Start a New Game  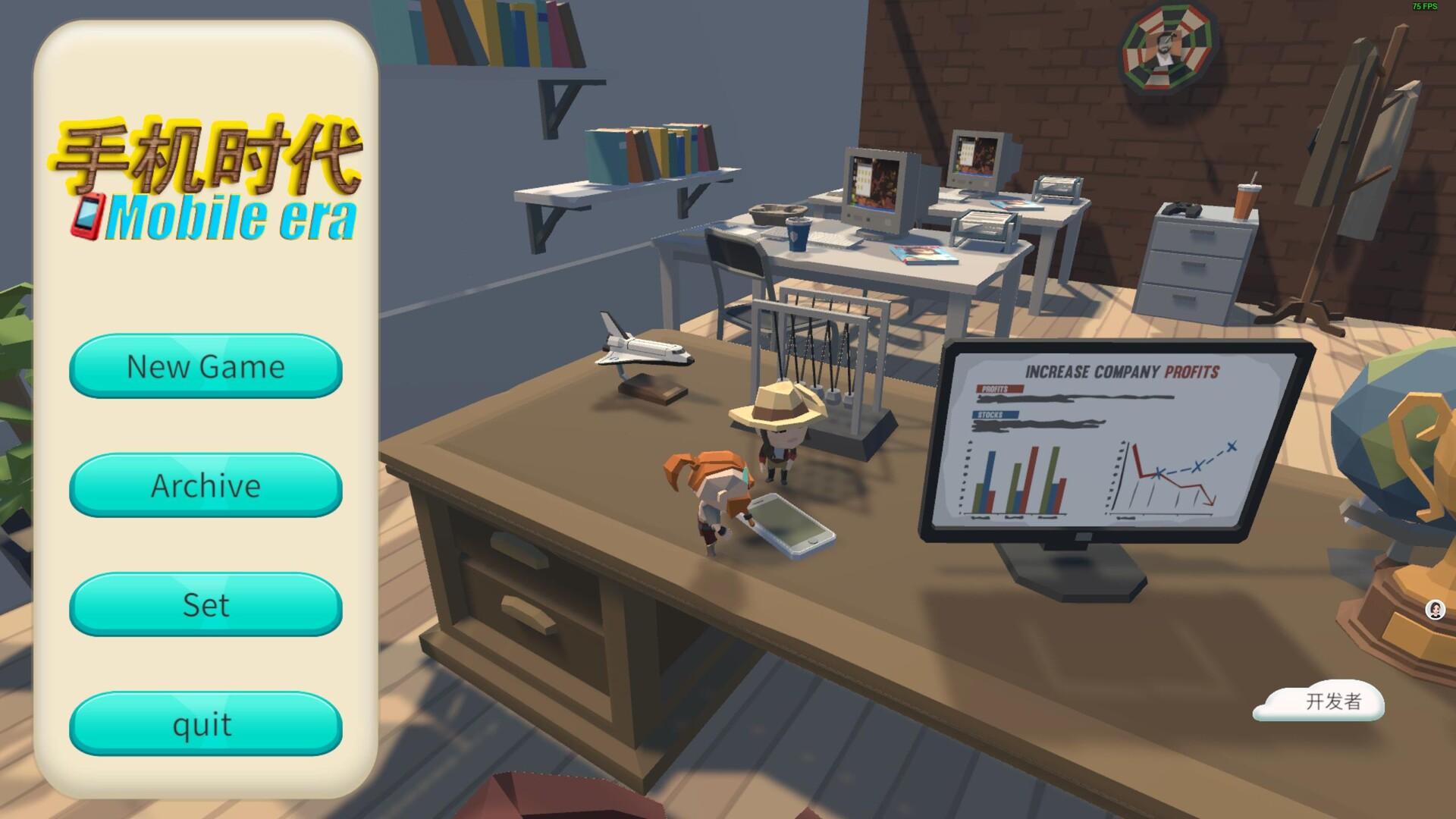[206, 366]
